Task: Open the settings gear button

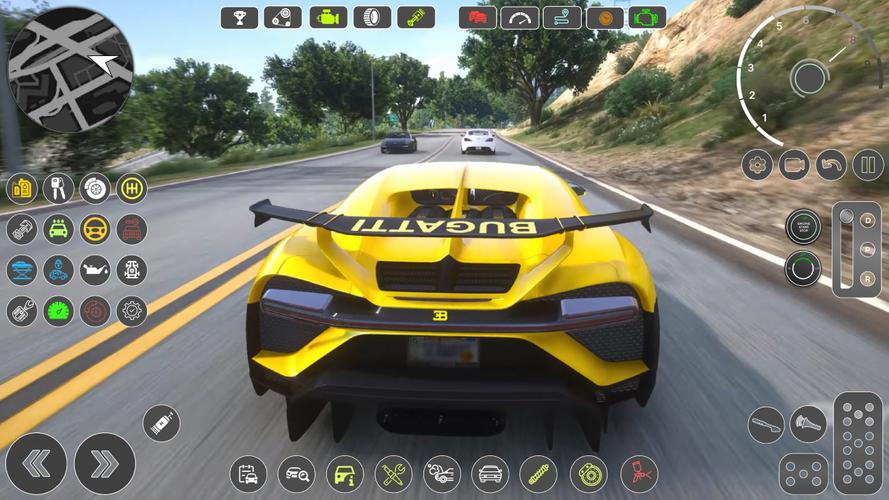Action: point(757,164)
